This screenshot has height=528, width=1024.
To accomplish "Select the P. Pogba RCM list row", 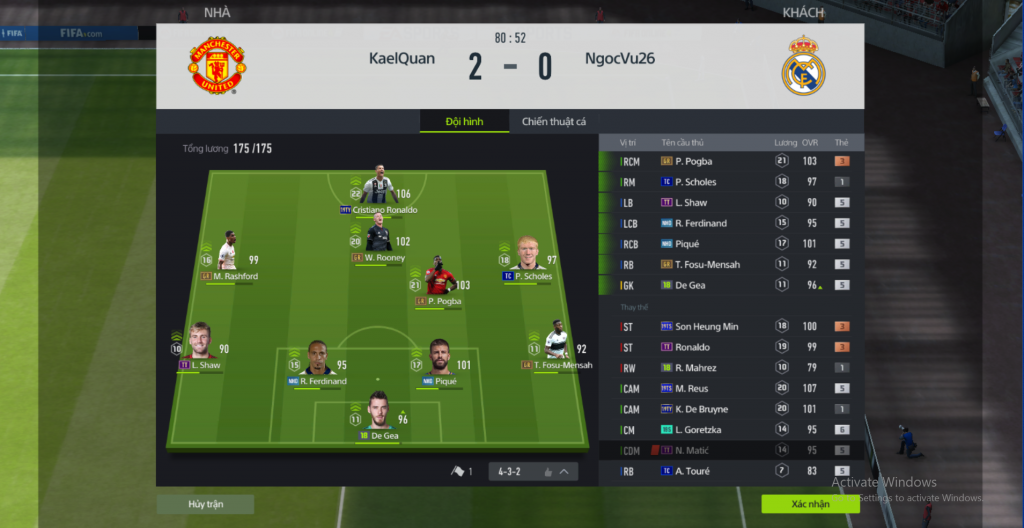I will tap(730, 161).
